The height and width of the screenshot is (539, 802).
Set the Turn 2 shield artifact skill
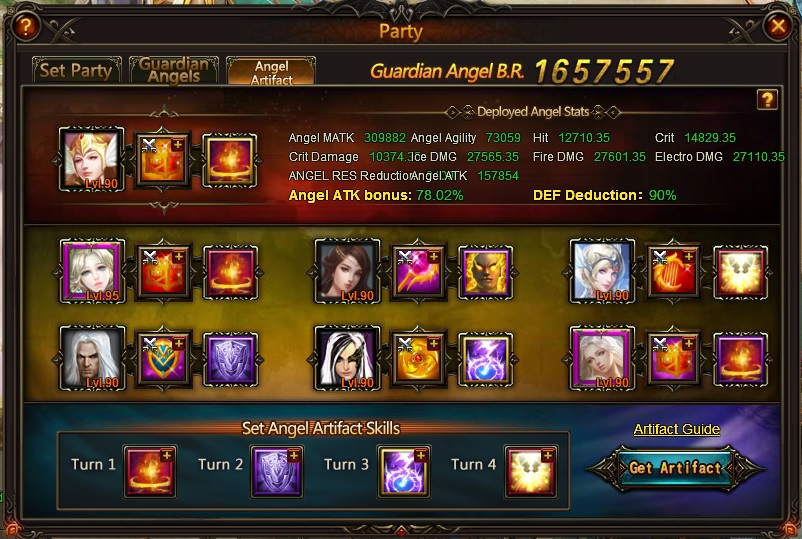(x=277, y=472)
